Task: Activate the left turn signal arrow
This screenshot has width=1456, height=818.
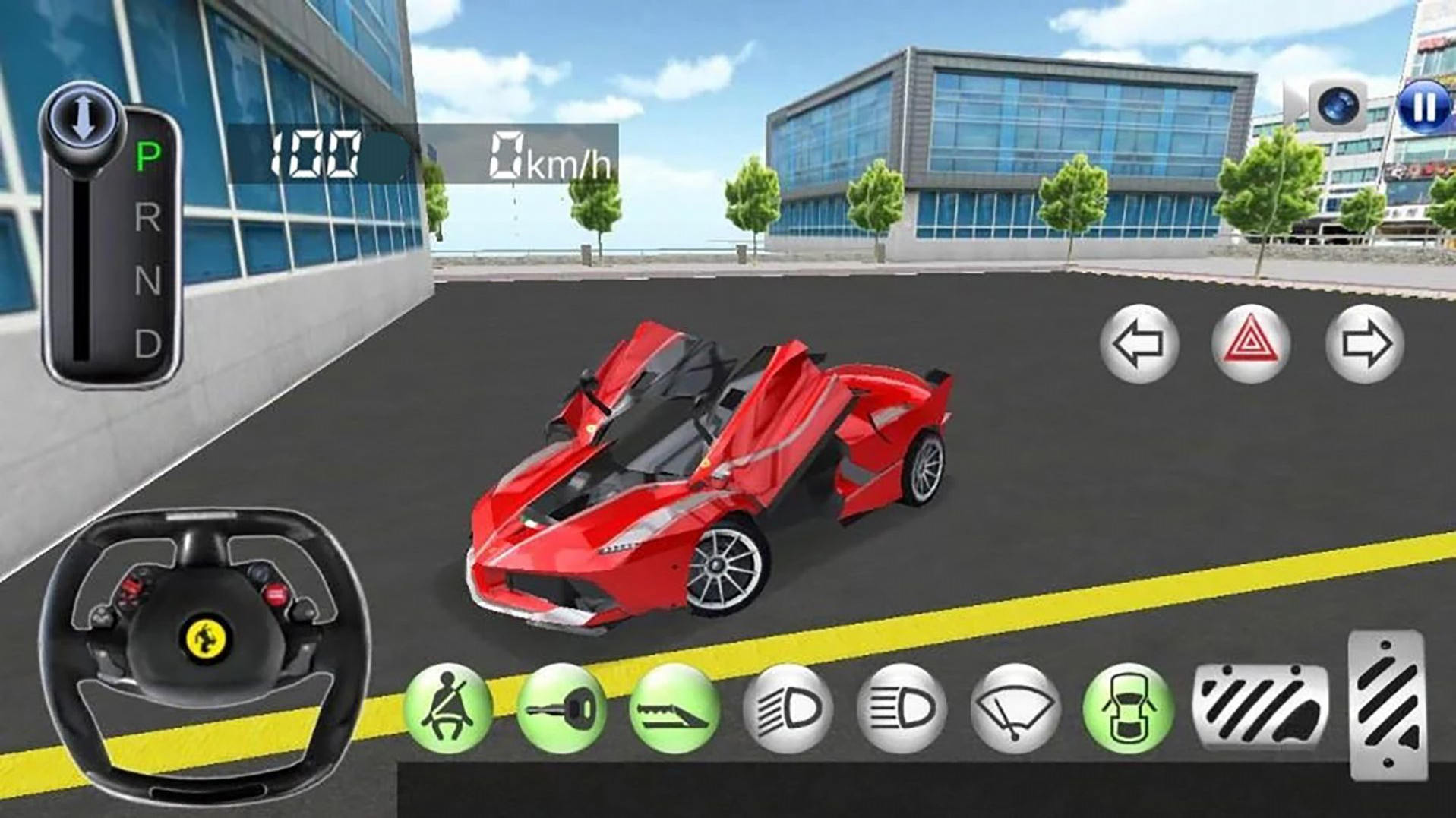Action: (x=1139, y=344)
